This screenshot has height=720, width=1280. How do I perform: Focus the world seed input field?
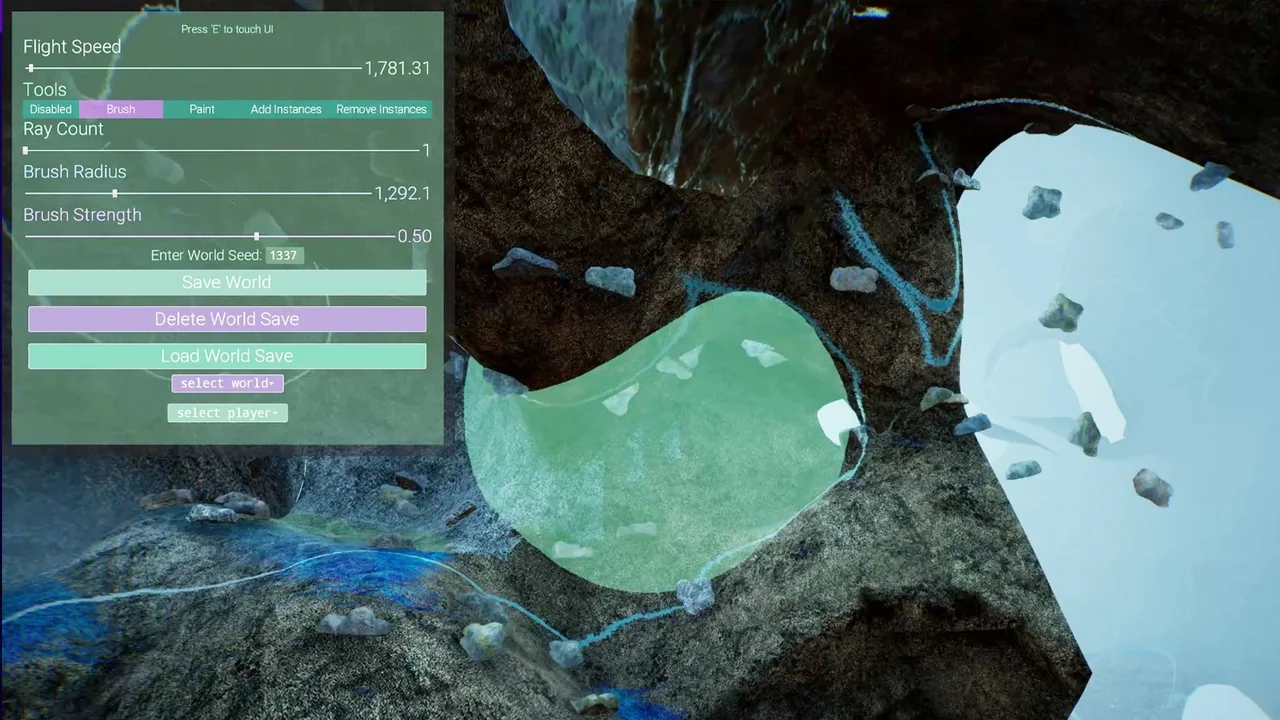(284, 255)
